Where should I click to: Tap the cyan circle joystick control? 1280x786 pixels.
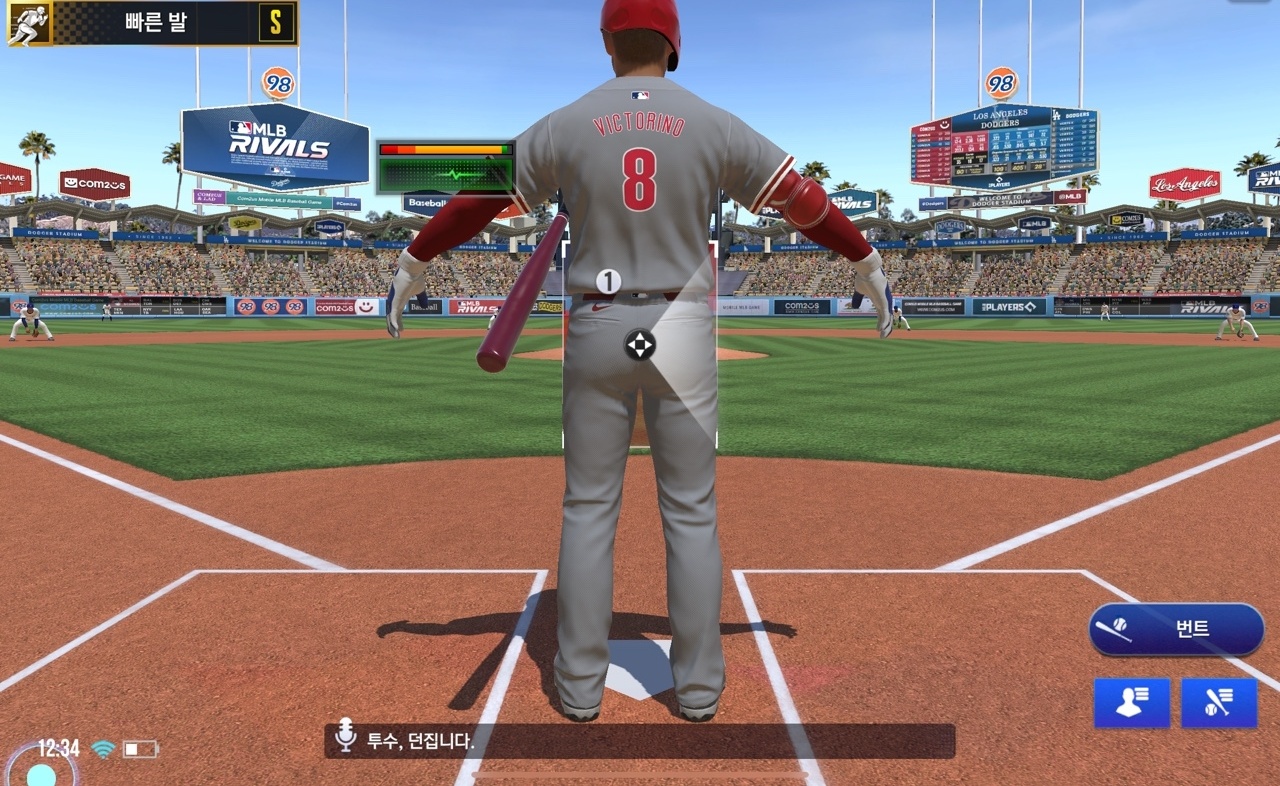tap(41, 773)
